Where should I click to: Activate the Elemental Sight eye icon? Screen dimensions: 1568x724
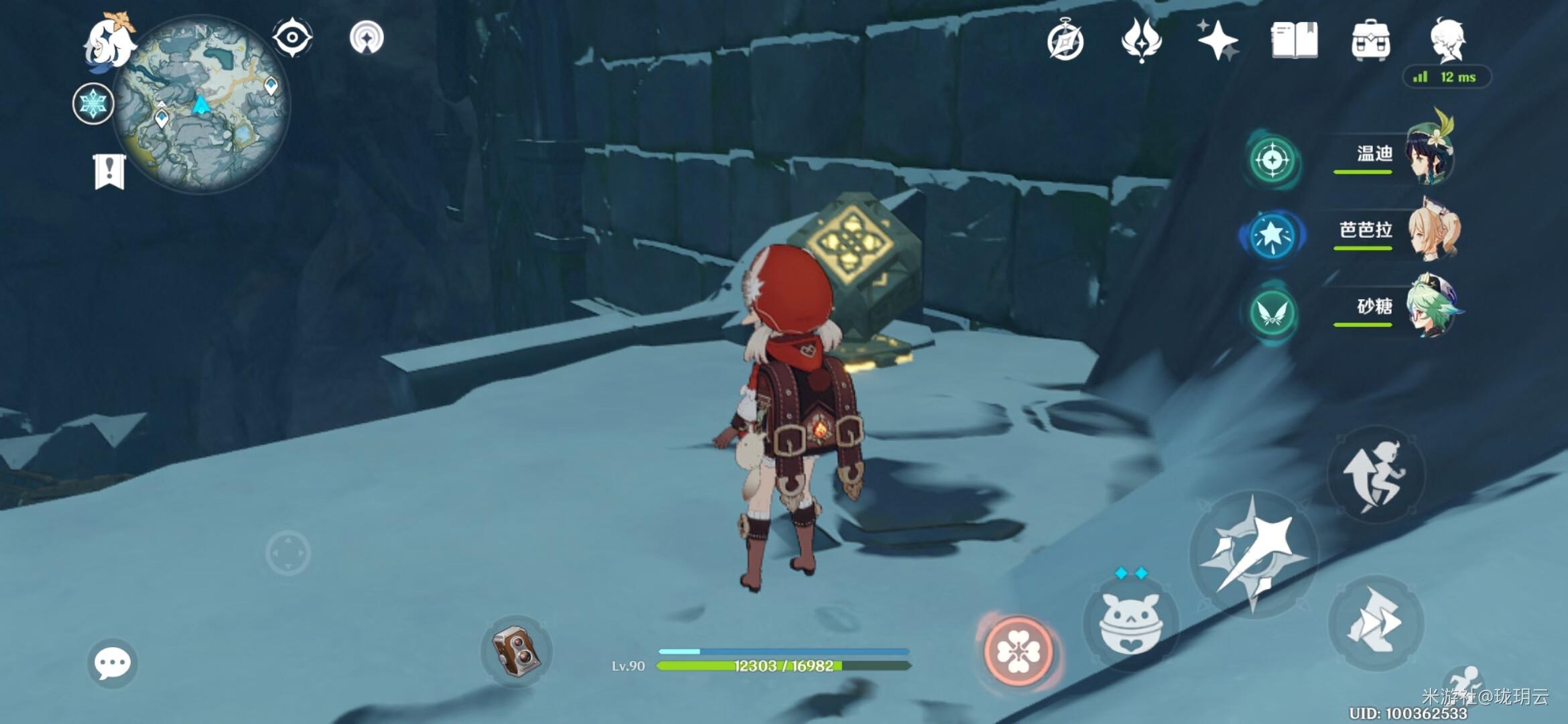click(292, 37)
